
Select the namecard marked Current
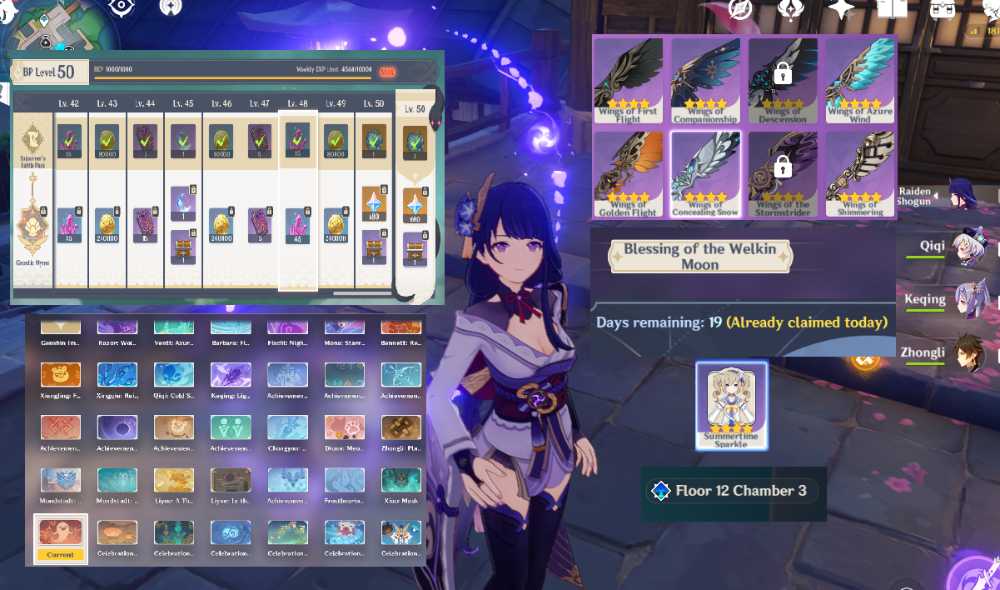[x=60, y=539]
